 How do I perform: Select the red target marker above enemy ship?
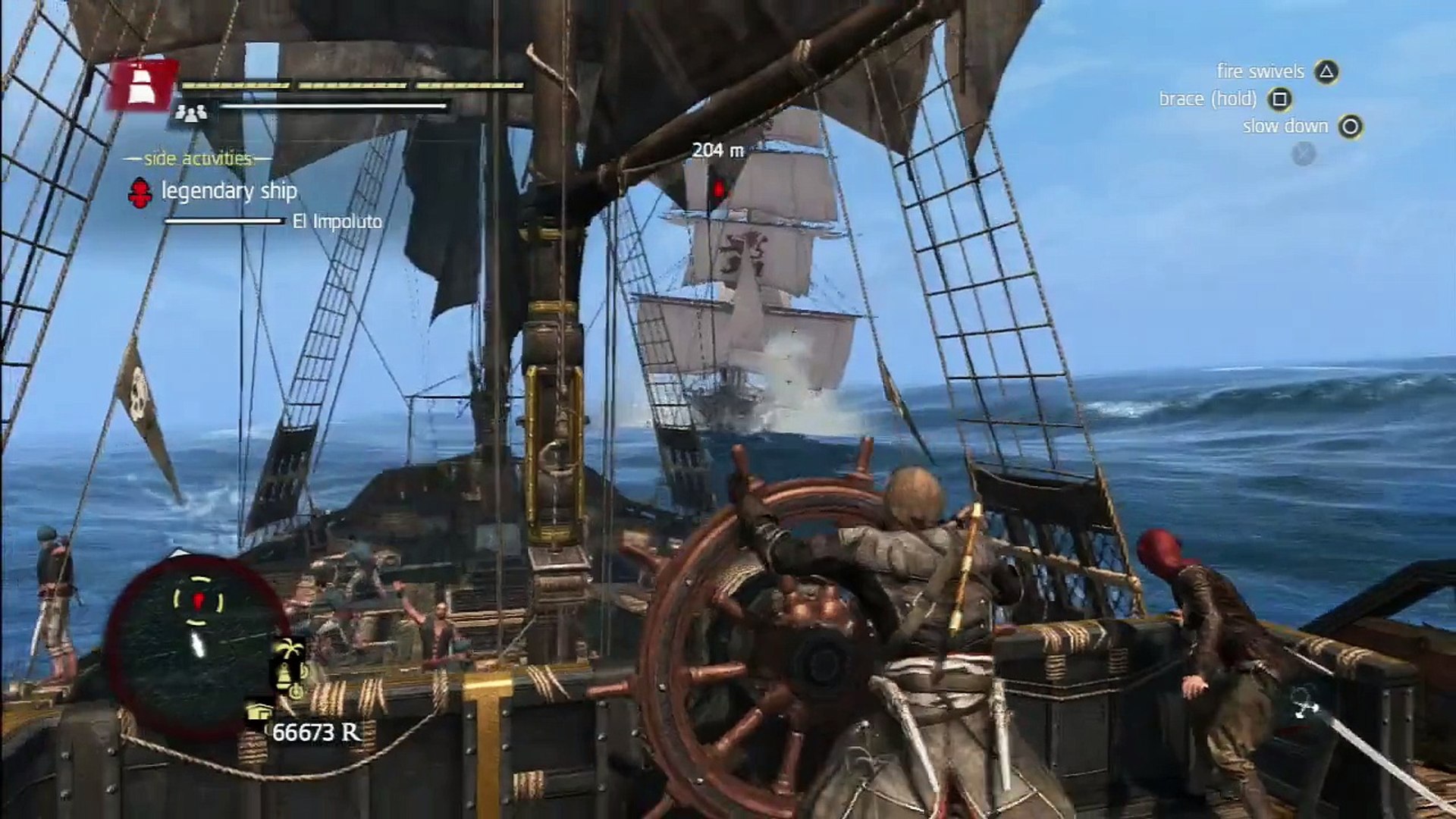click(x=717, y=189)
